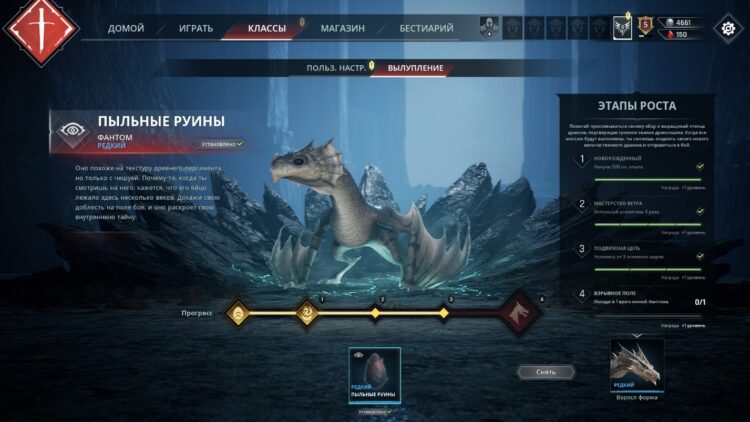Click the Снять unequip button
Screen dimensions: 750x422
pos(546,371)
